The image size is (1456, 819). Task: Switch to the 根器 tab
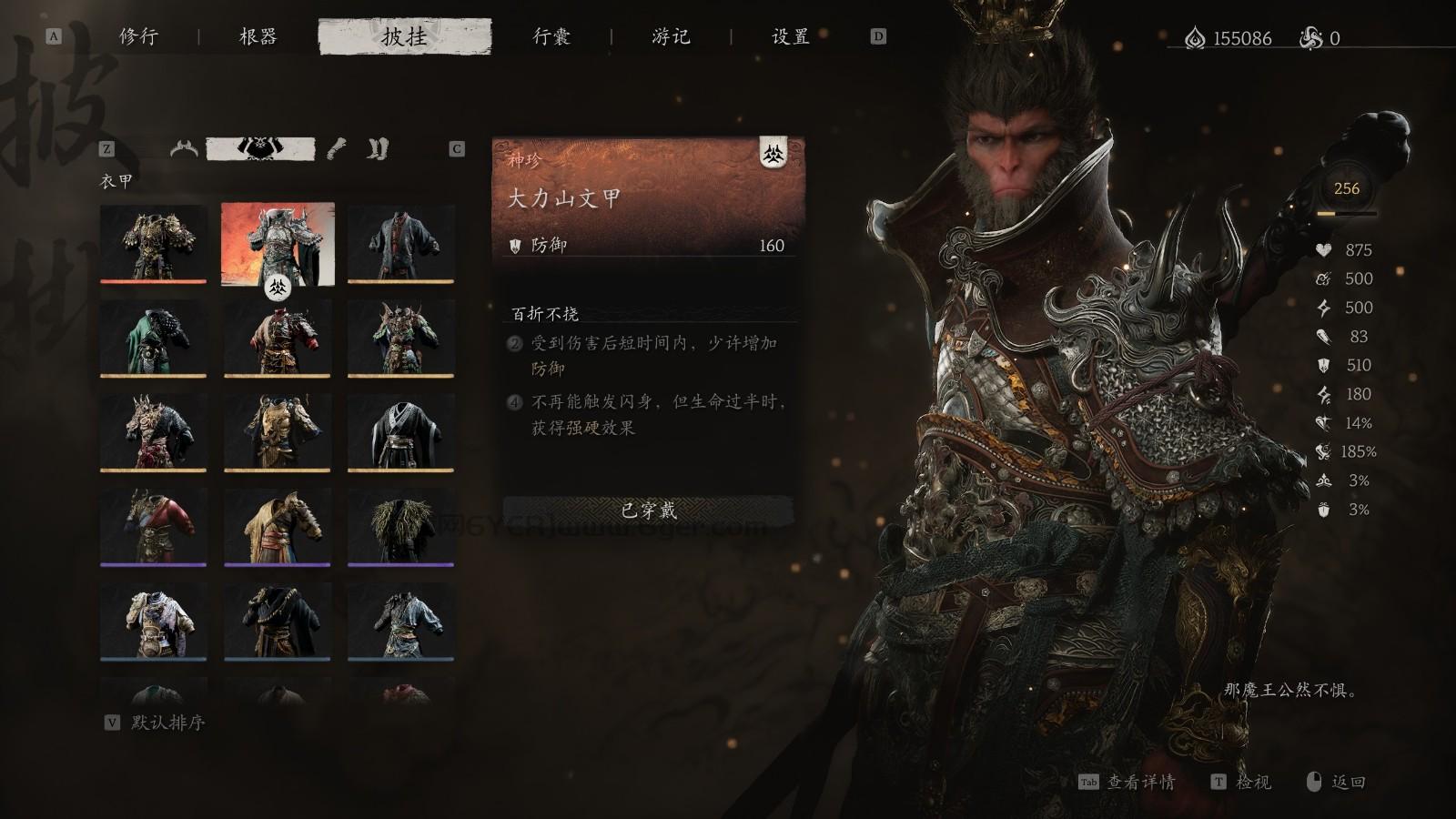[x=258, y=36]
